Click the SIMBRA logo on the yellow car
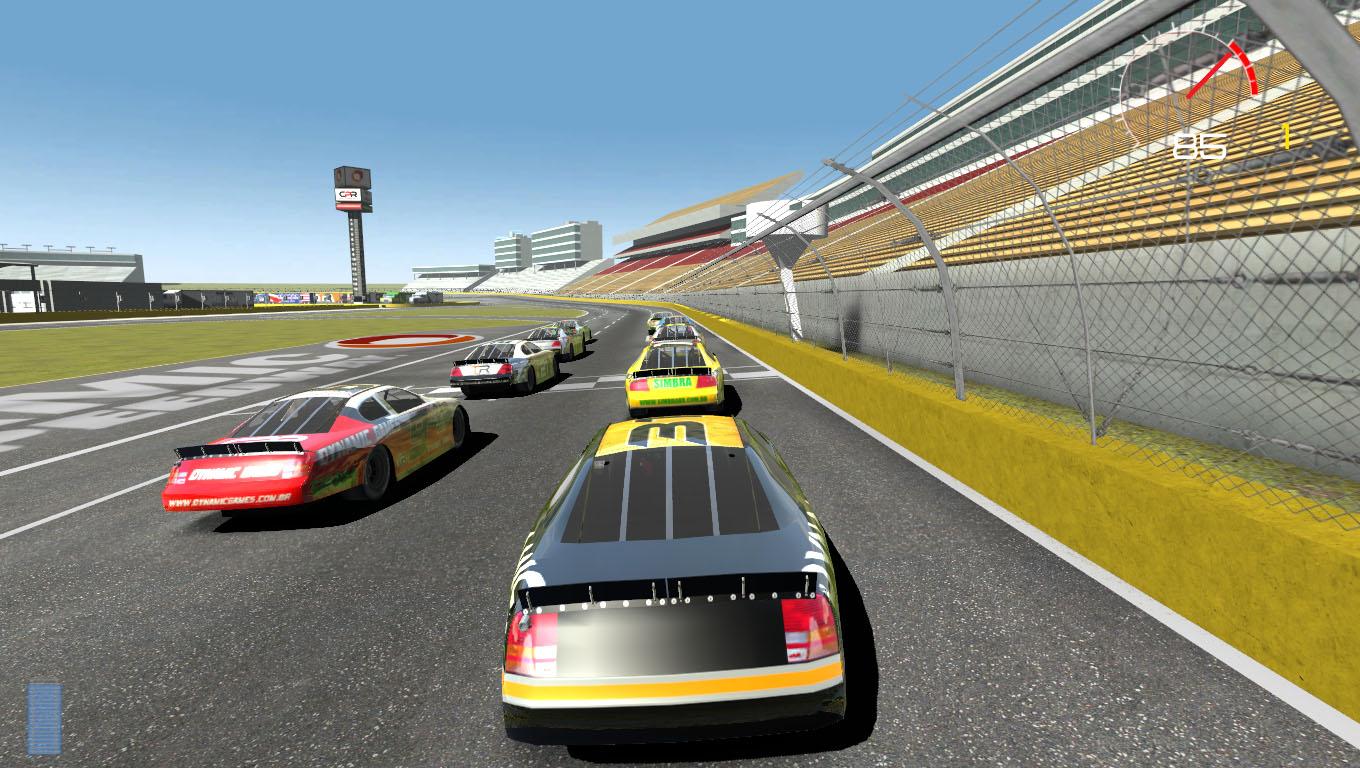Viewport: 1360px width, 768px height. pyautogui.click(x=672, y=382)
